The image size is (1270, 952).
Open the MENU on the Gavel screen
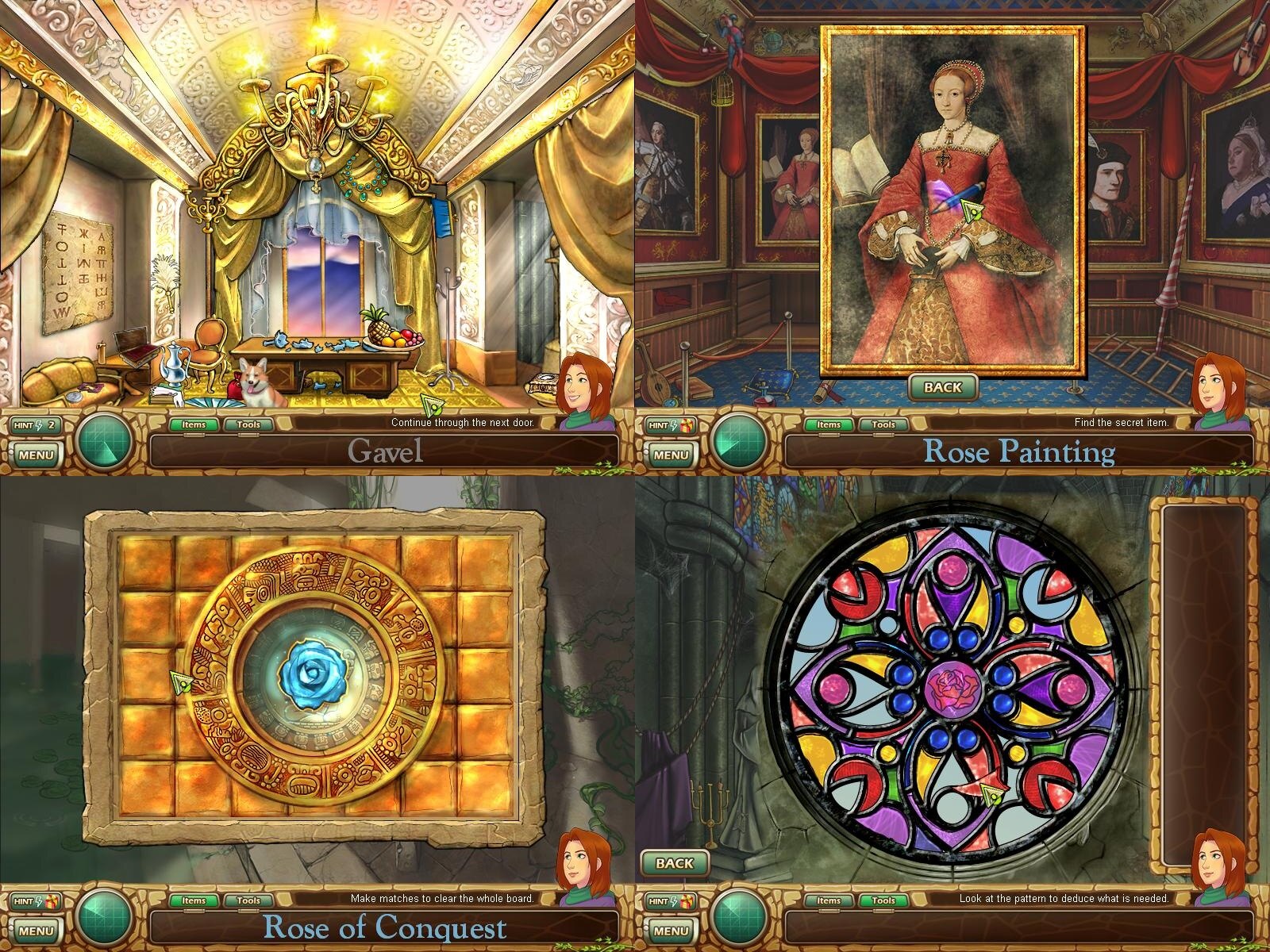coord(37,455)
